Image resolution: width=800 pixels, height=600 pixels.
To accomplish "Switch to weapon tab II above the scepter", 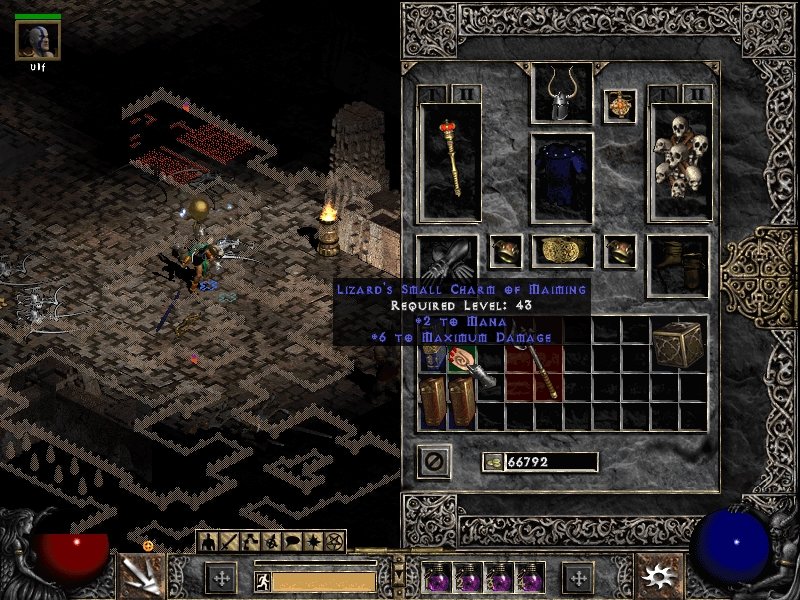I will 467,94.
